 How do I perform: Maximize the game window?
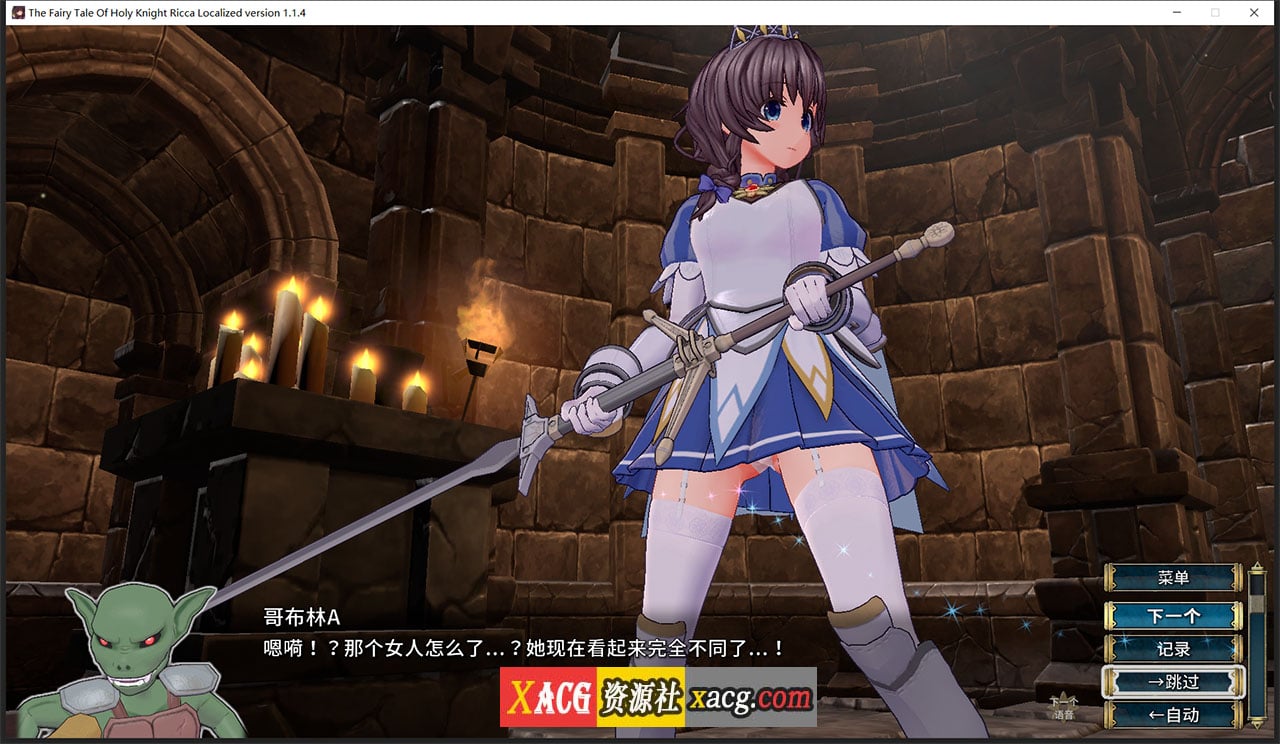coord(1215,13)
